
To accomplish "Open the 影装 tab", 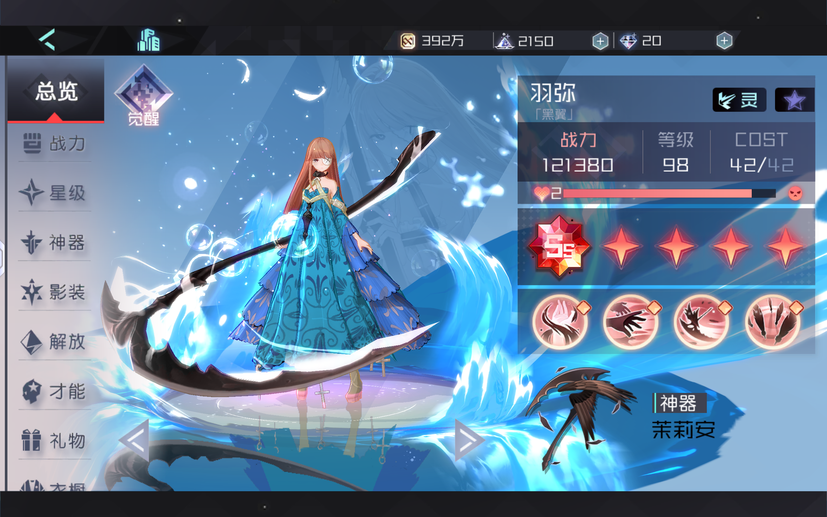I will coord(56,292).
